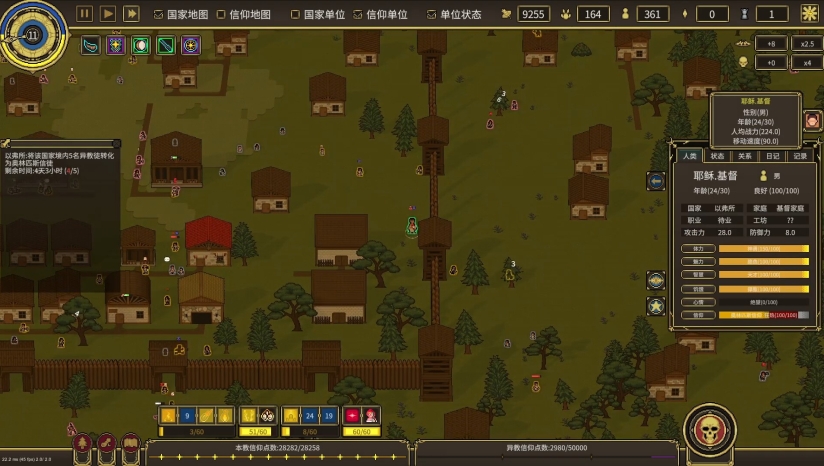This screenshot has width=824, height=466.
Task: Select the 人类 tab in character panel
Action: click(689, 156)
